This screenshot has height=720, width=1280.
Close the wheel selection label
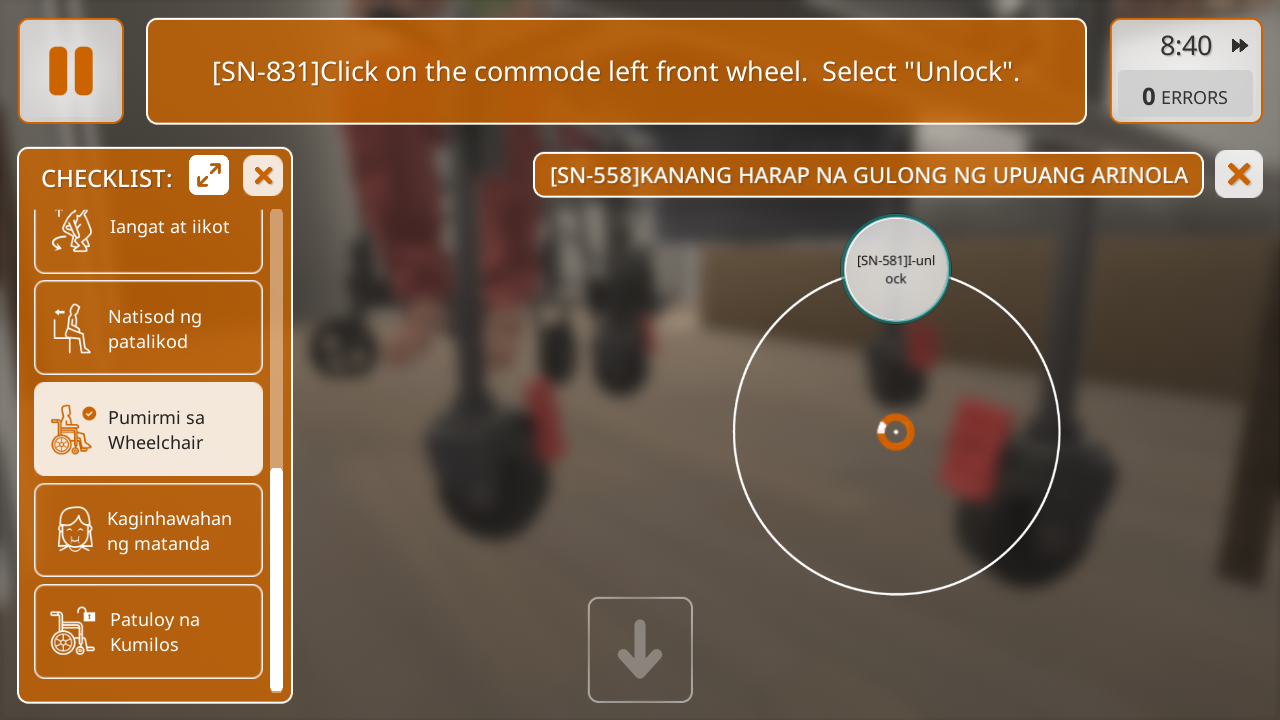(1238, 175)
